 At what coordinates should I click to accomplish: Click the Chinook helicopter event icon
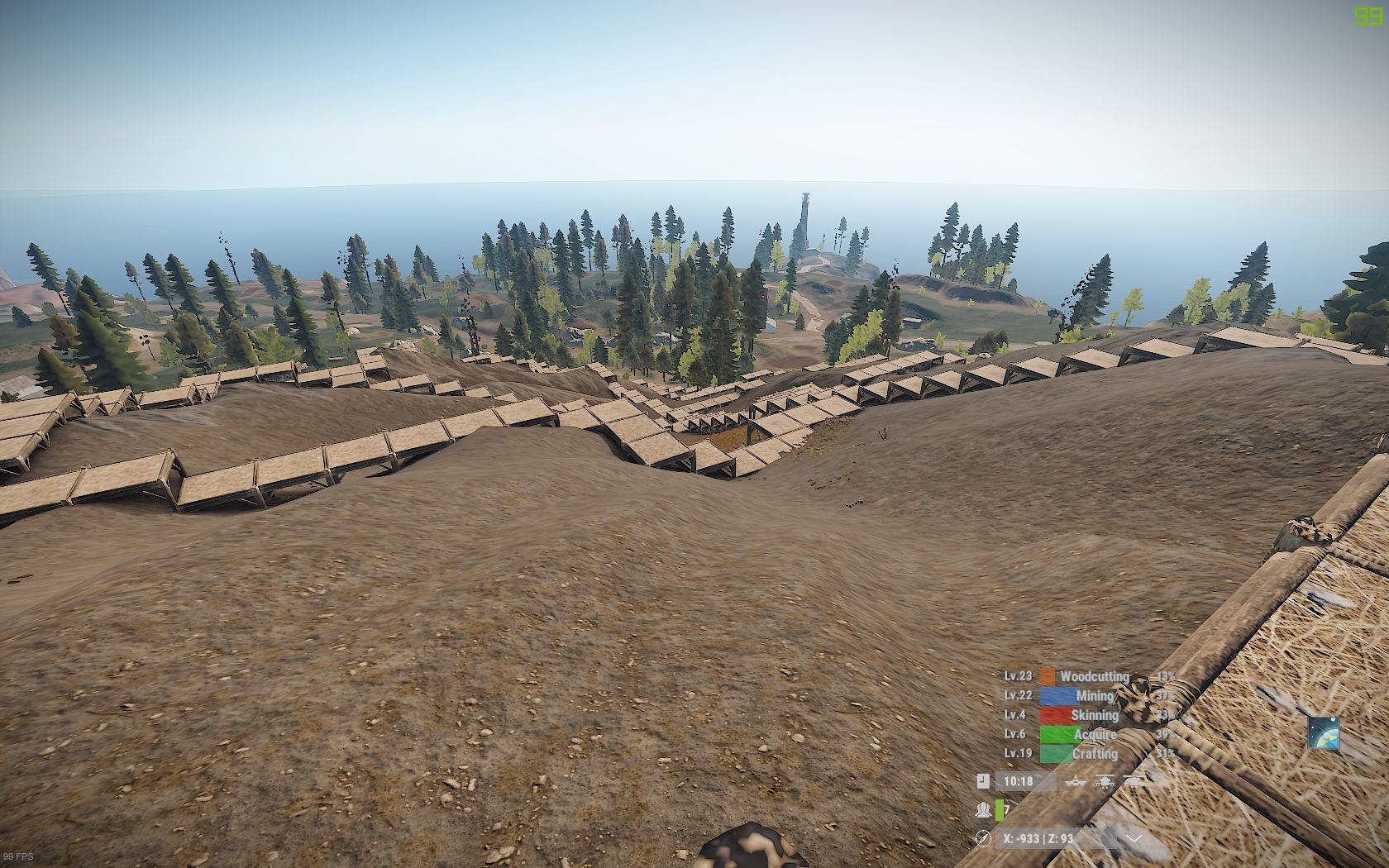[x=1134, y=780]
